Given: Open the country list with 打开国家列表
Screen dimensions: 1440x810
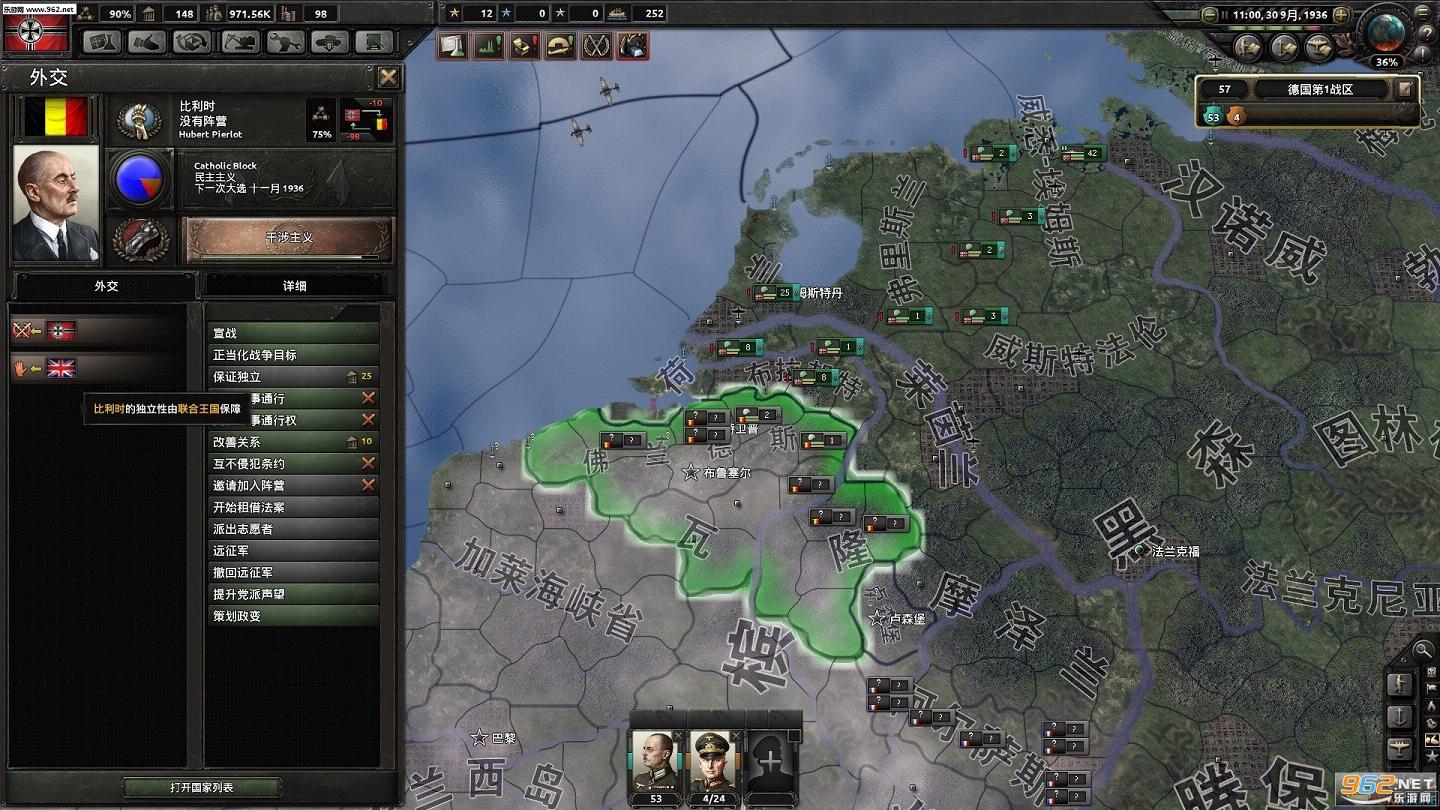Looking at the screenshot, I should click(x=201, y=788).
